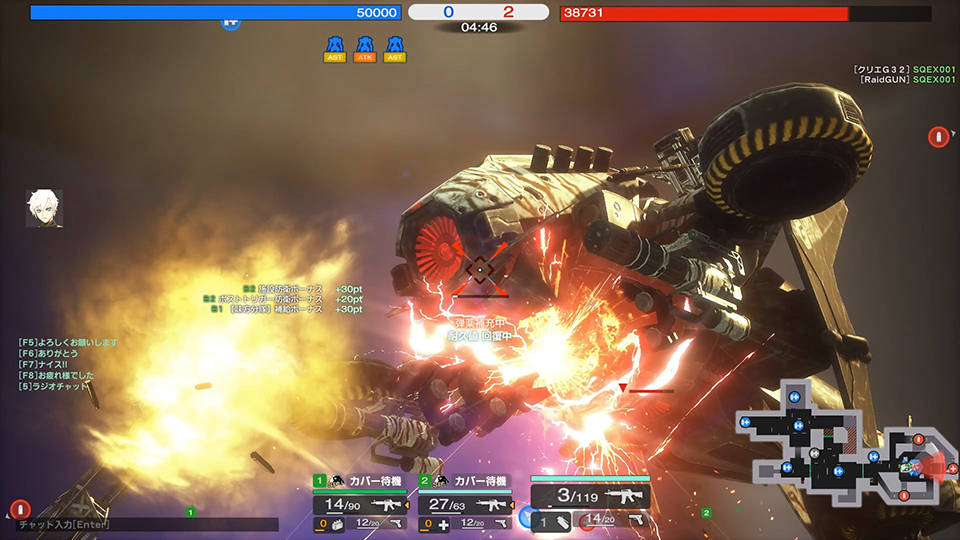This screenshot has width=960, height=540.
Task: Choose radio chat message ナイス!!
Action: click(x=42, y=365)
